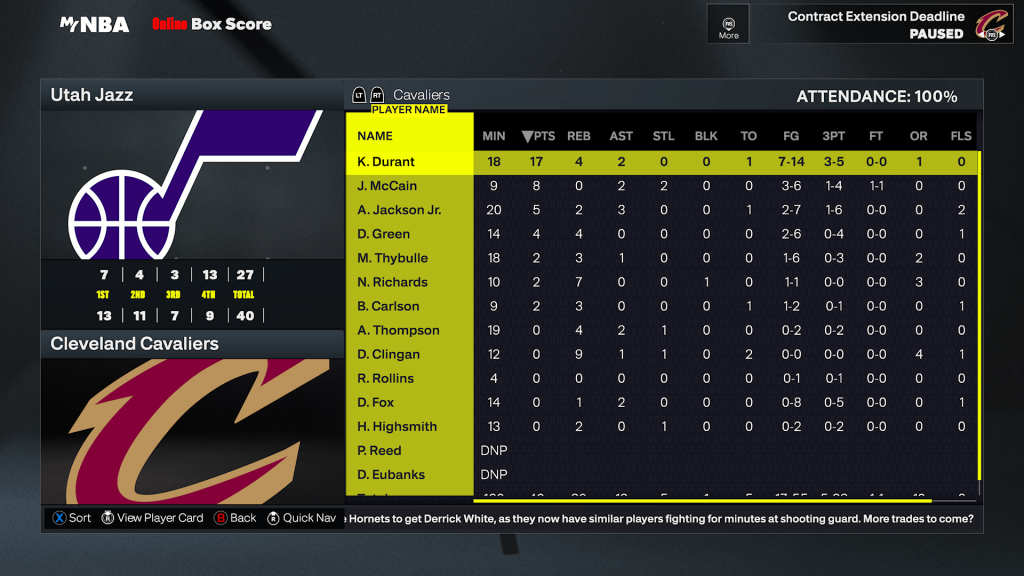Select D. Green's stat row
Image resolution: width=1024 pixels, height=576 pixels.
(383, 234)
